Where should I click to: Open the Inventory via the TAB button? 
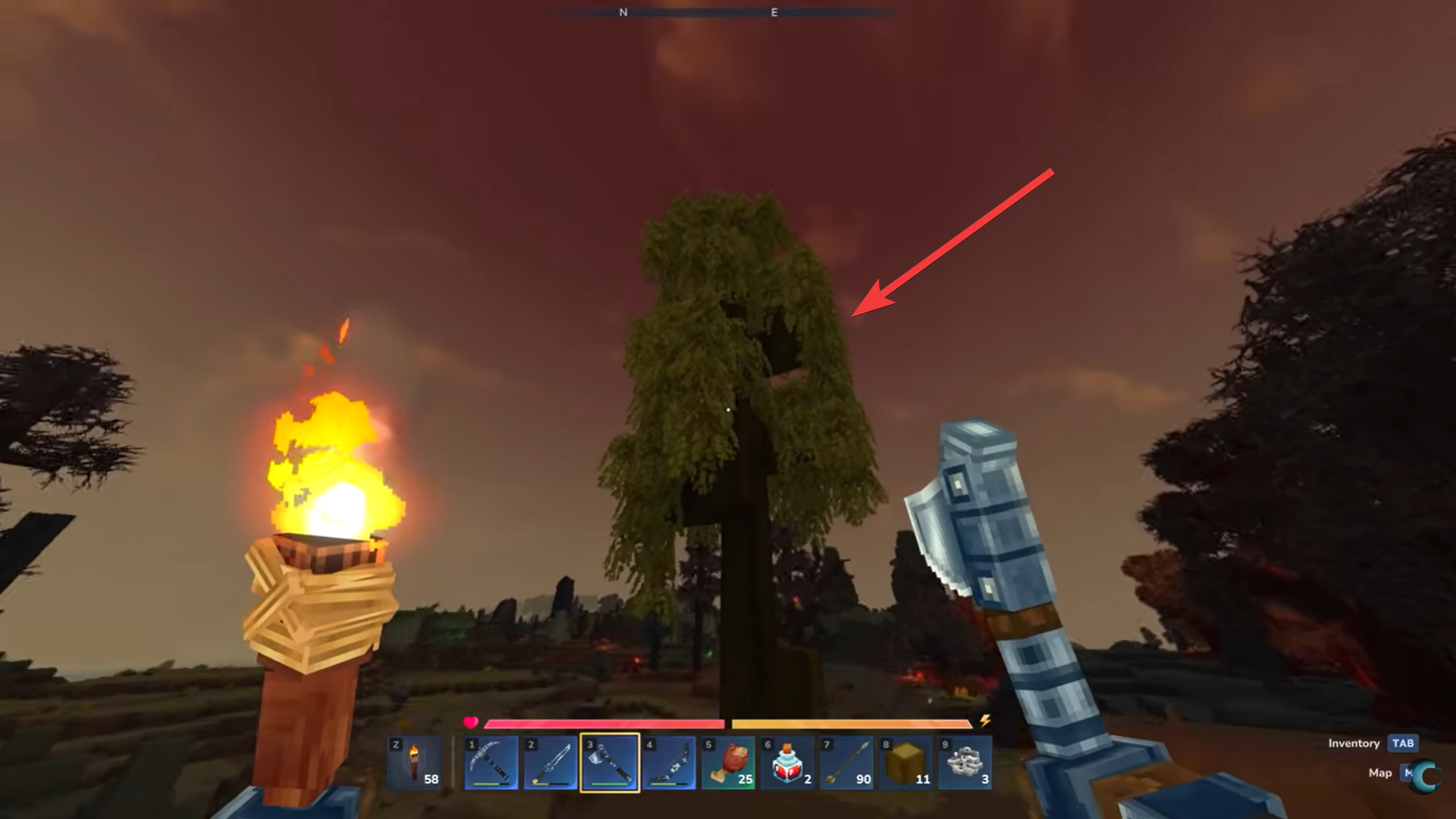(1403, 744)
